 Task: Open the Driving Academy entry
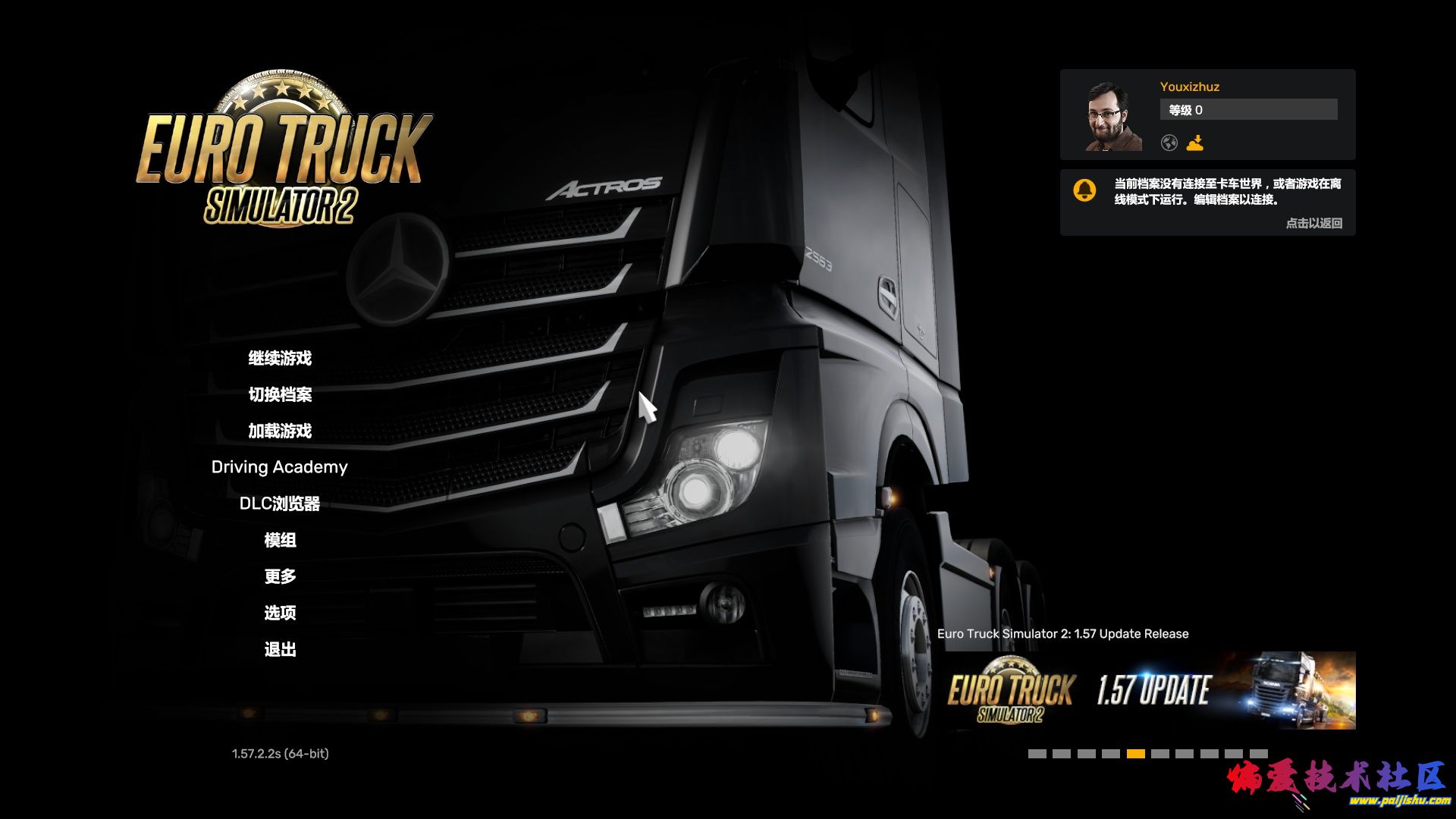click(x=279, y=467)
